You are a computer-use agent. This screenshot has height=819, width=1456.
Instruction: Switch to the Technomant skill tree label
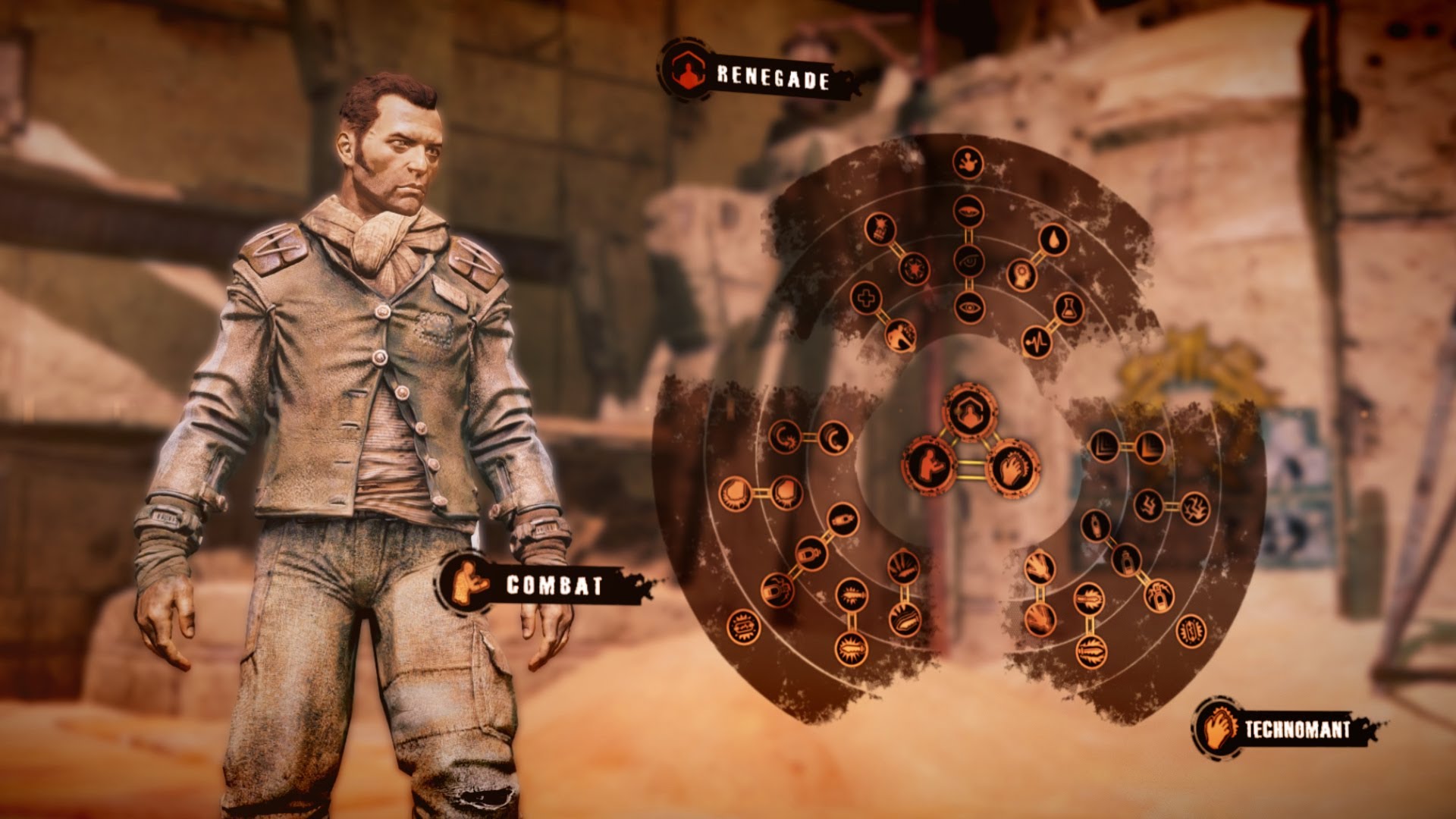click(1297, 730)
